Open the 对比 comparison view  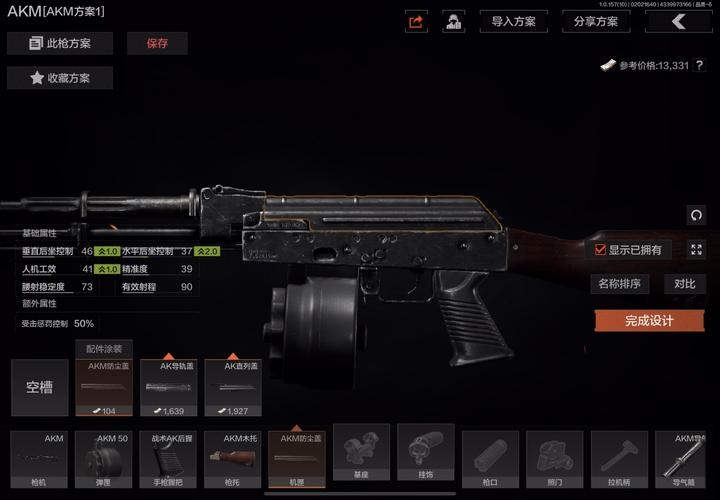(684, 284)
